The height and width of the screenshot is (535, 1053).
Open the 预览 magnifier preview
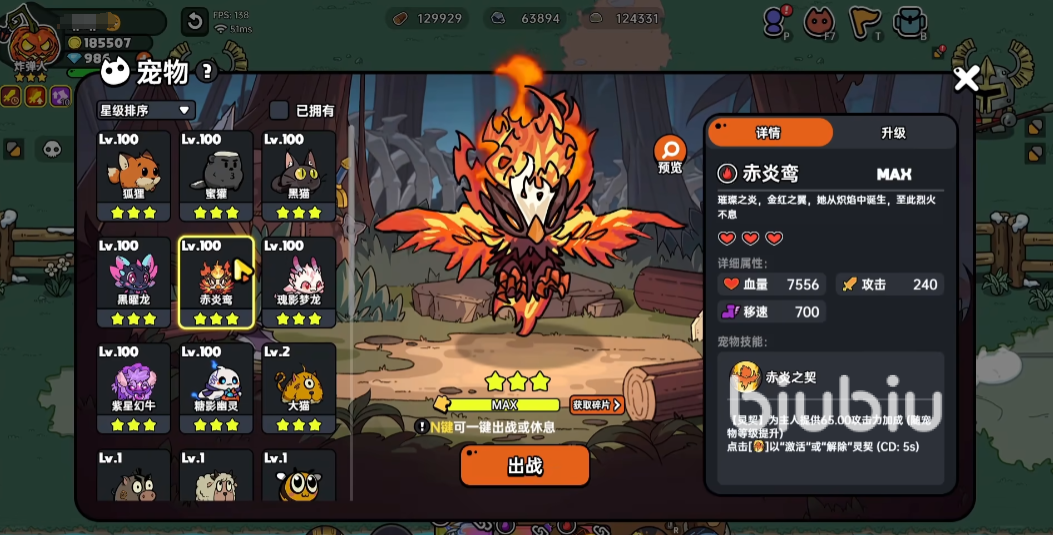[x=670, y=153]
